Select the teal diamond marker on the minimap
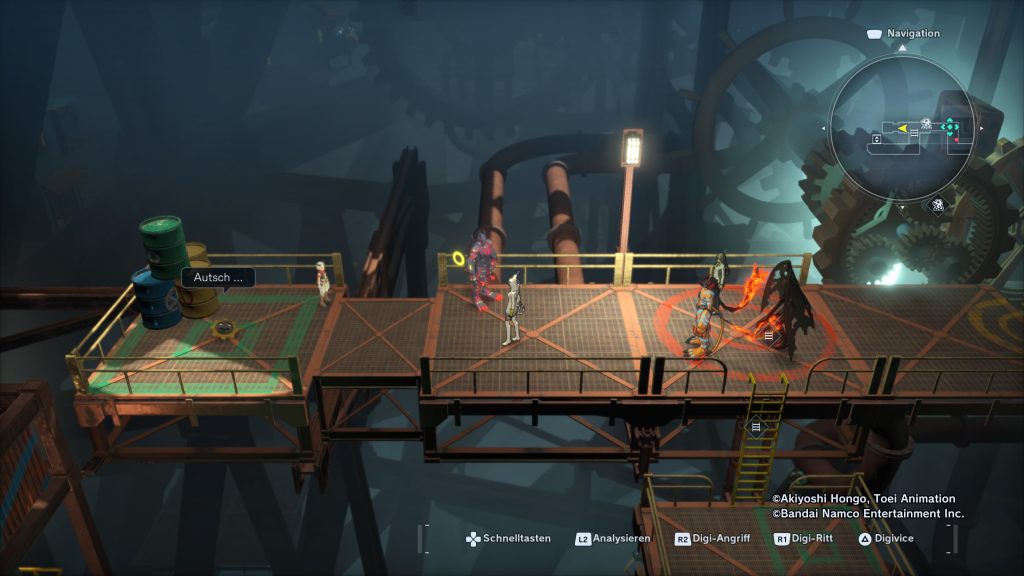 [949, 126]
